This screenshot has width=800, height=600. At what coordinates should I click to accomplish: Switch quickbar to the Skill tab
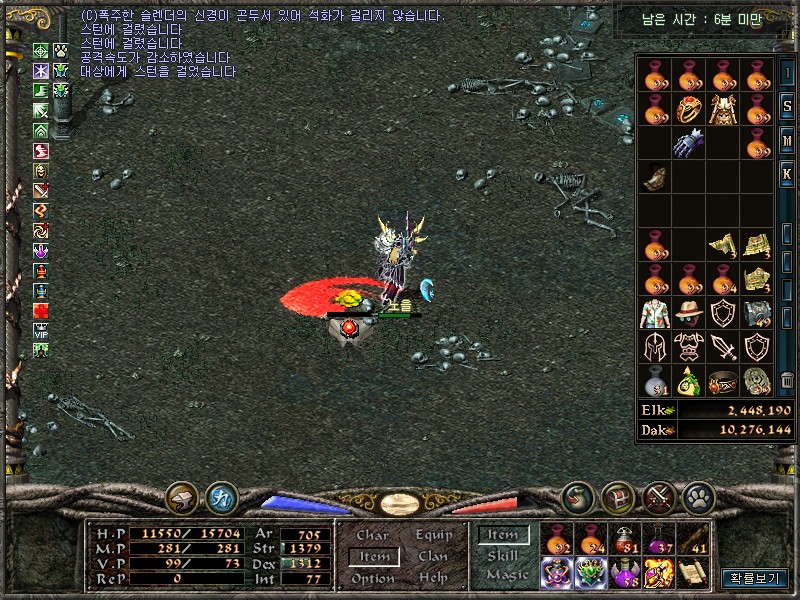(x=503, y=555)
